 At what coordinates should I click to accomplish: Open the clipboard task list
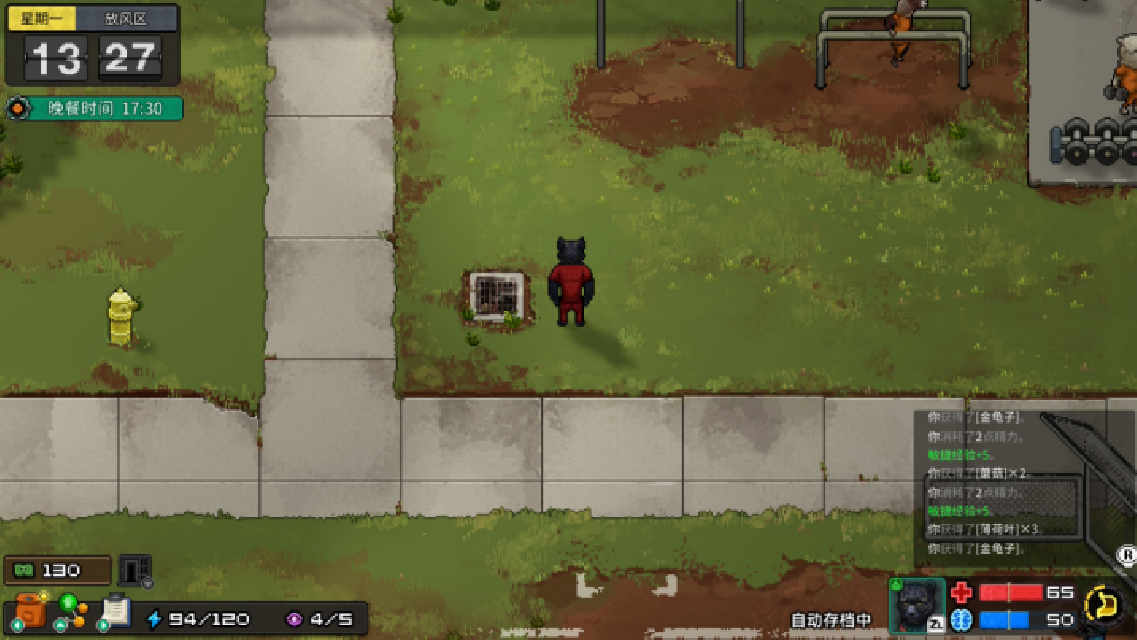pyautogui.click(x=116, y=609)
